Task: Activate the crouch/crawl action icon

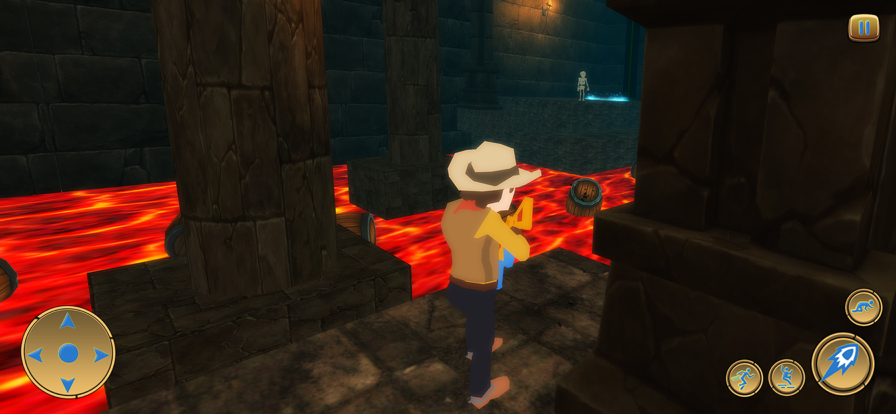Action: (x=863, y=307)
